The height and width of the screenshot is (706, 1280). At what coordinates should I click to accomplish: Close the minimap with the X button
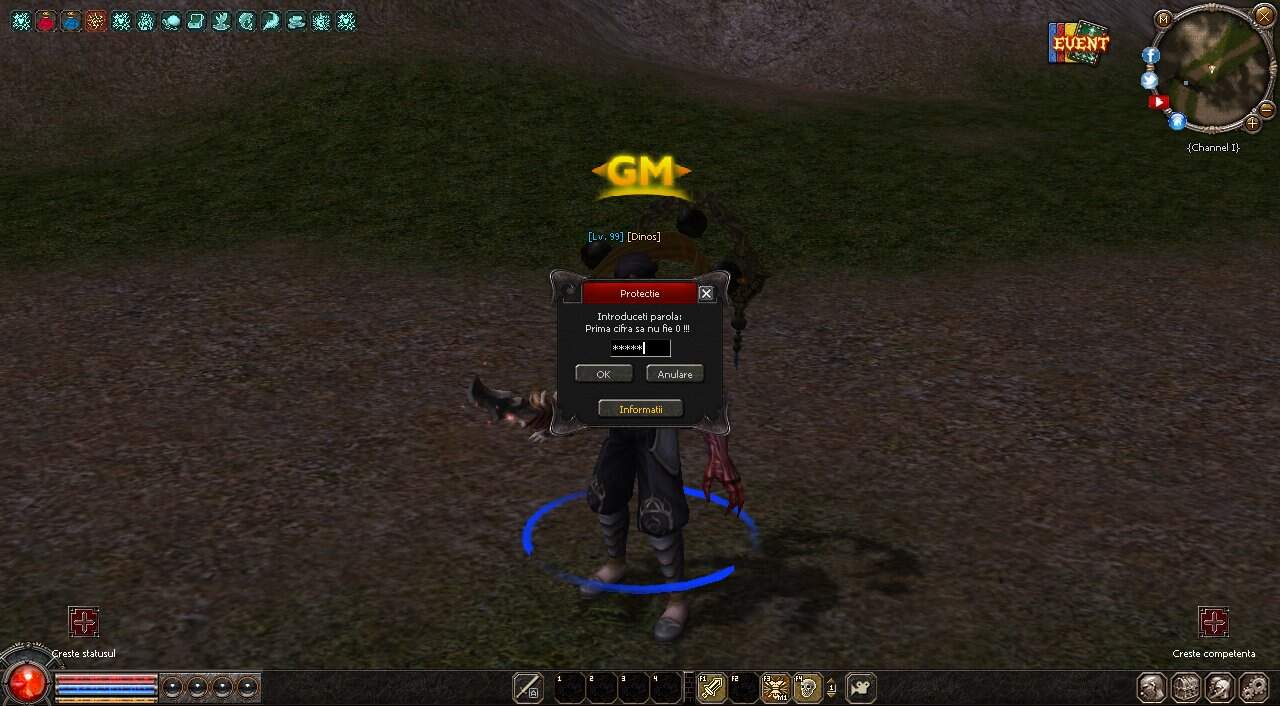tap(1264, 16)
